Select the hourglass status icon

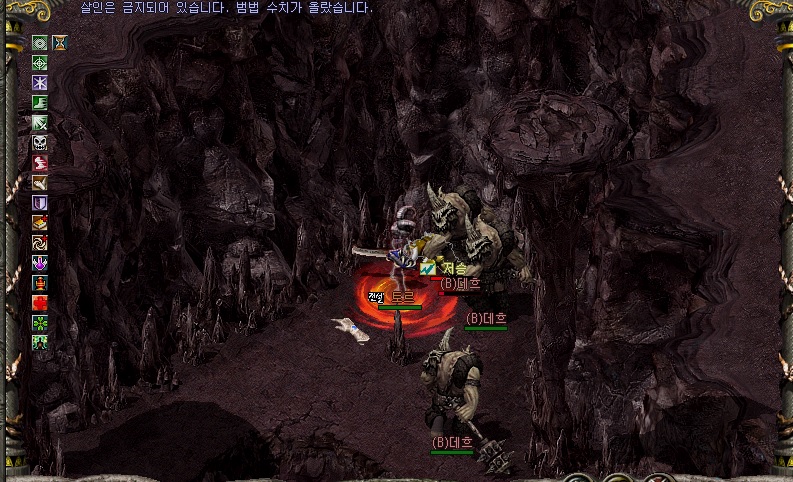(x=60, y=43)
